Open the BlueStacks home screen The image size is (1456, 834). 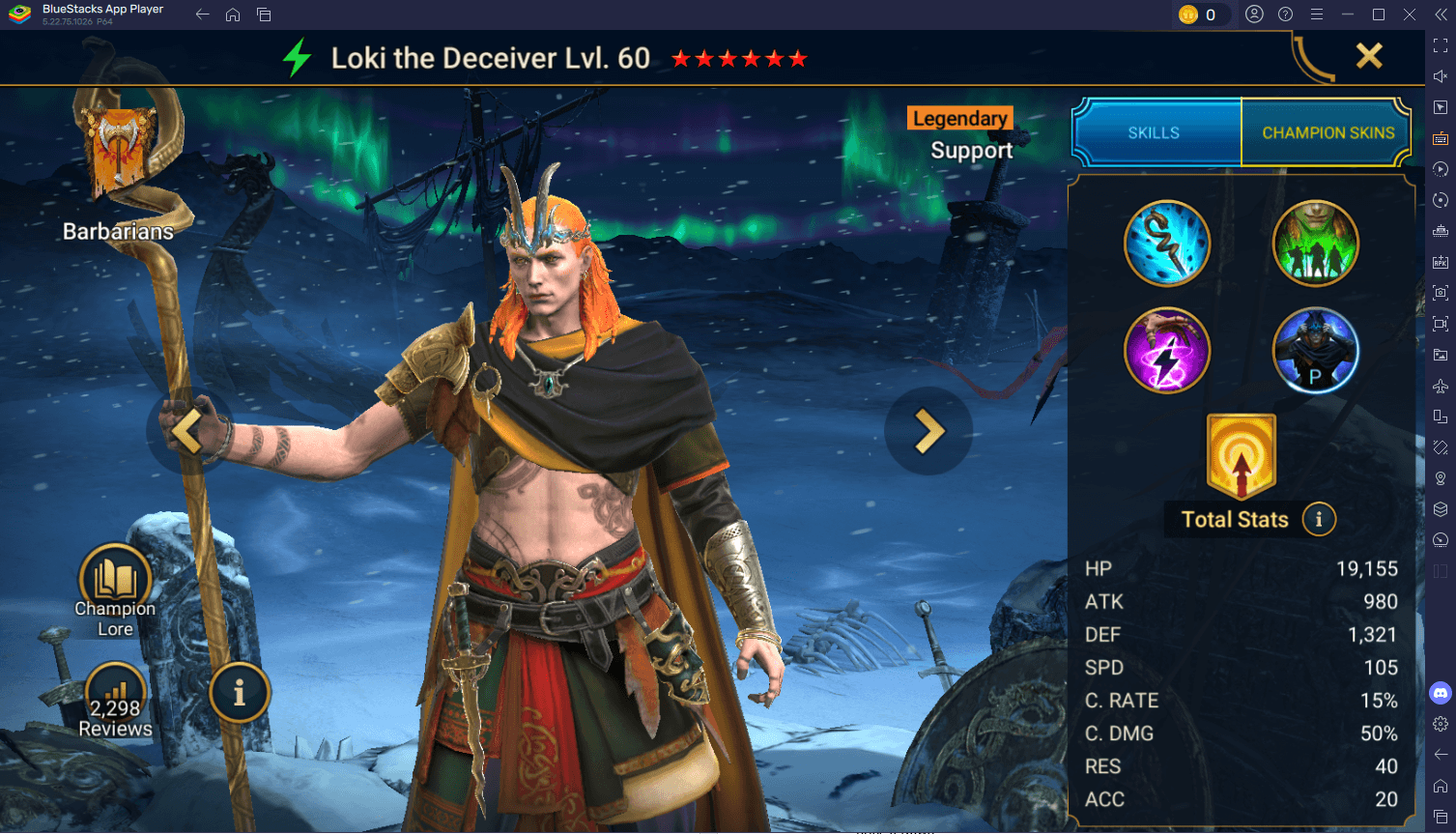(x=233, y=14)
